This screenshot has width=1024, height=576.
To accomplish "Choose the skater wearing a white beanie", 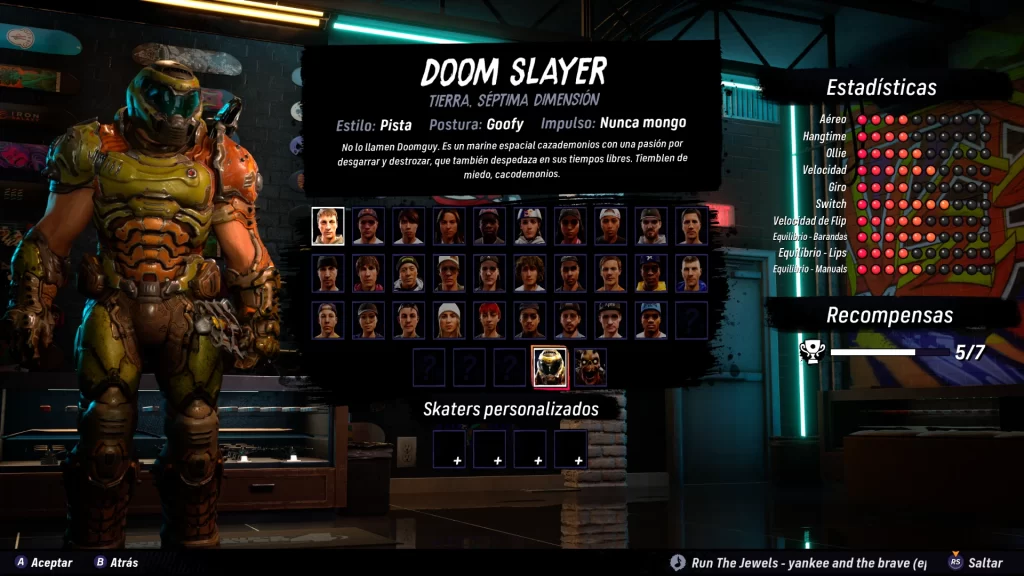I will click(x=449, y=320).
